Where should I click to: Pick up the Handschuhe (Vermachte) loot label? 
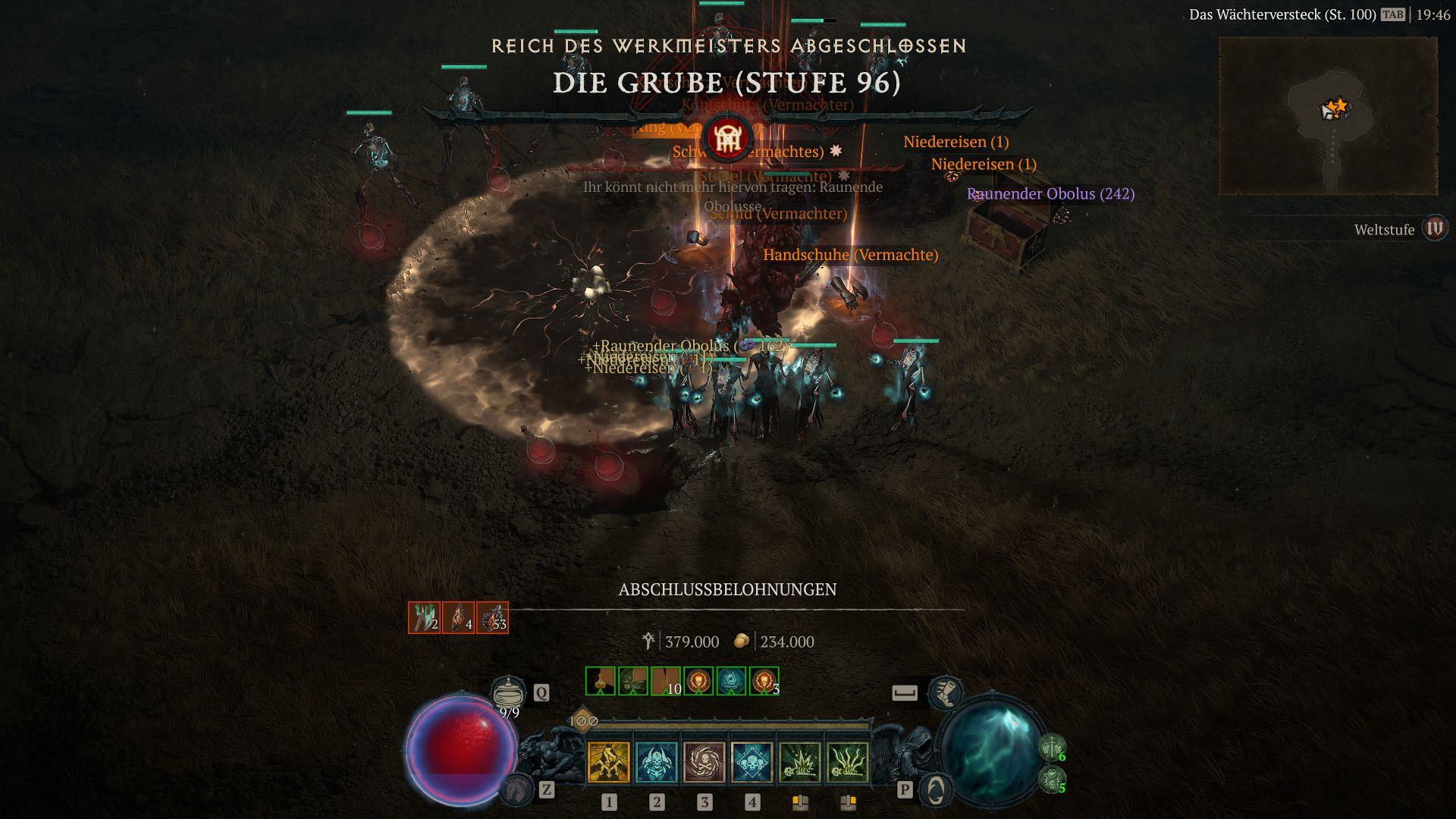coord(850,255)
